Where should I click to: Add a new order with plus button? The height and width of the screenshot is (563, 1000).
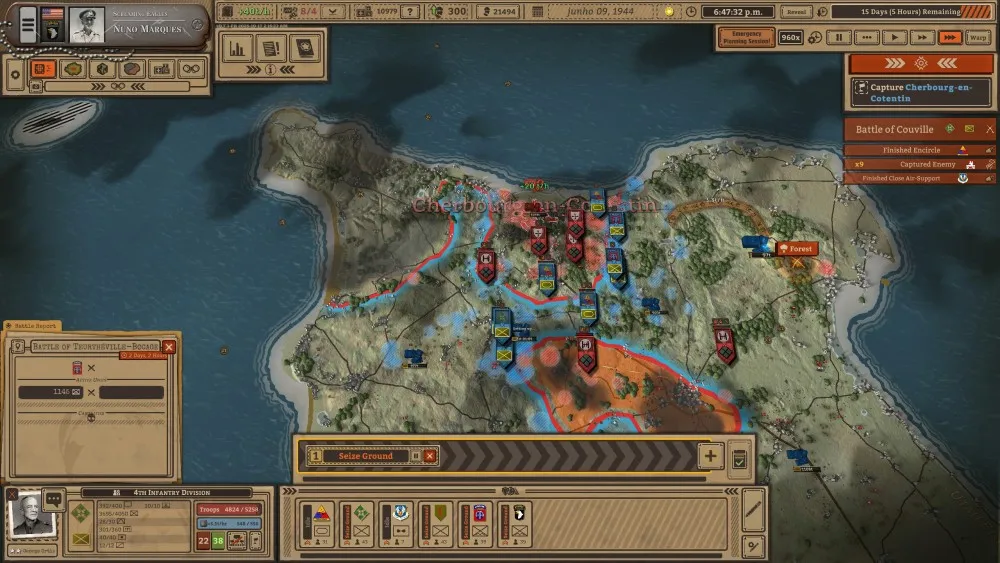click(x=710, y=456)
